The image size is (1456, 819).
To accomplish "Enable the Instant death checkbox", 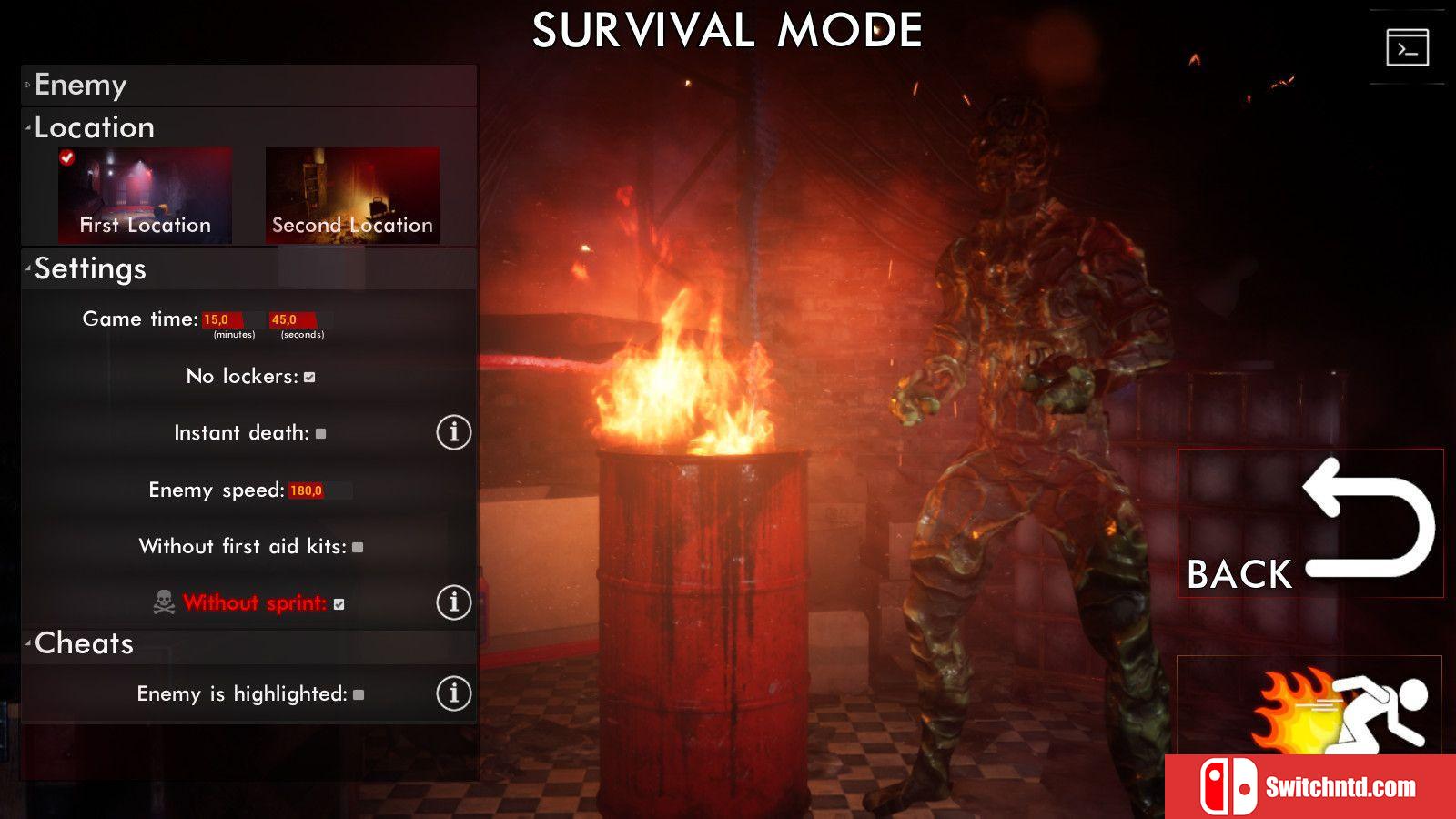I will pyautogui.click(x=320, y=434).
